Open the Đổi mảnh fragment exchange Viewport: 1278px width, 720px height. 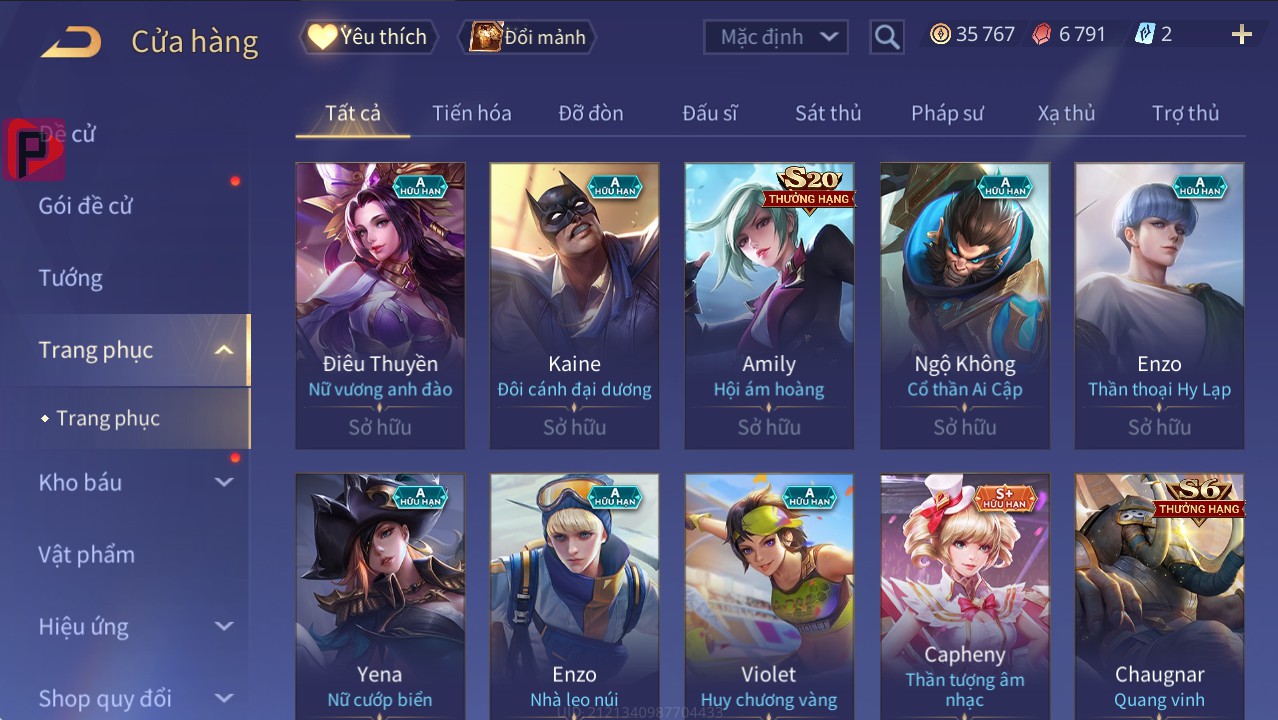527,37
